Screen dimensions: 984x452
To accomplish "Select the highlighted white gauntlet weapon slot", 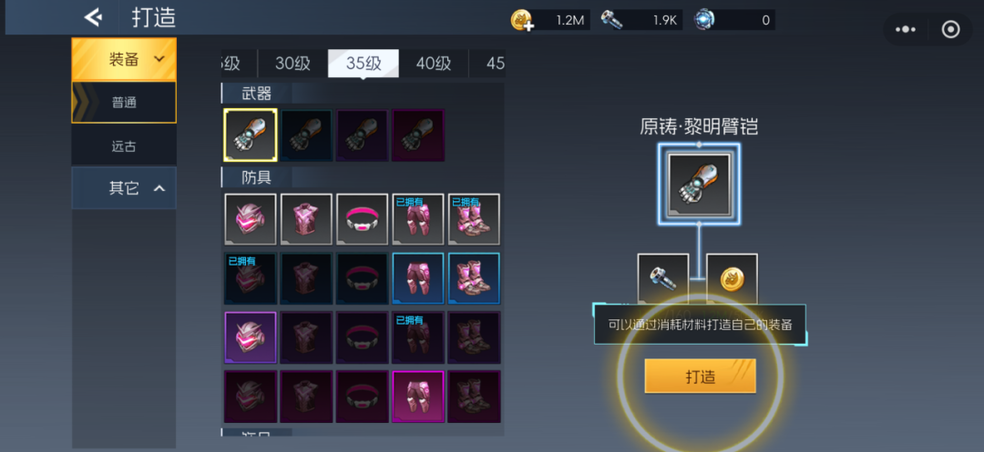I will (x=251, y=135).
